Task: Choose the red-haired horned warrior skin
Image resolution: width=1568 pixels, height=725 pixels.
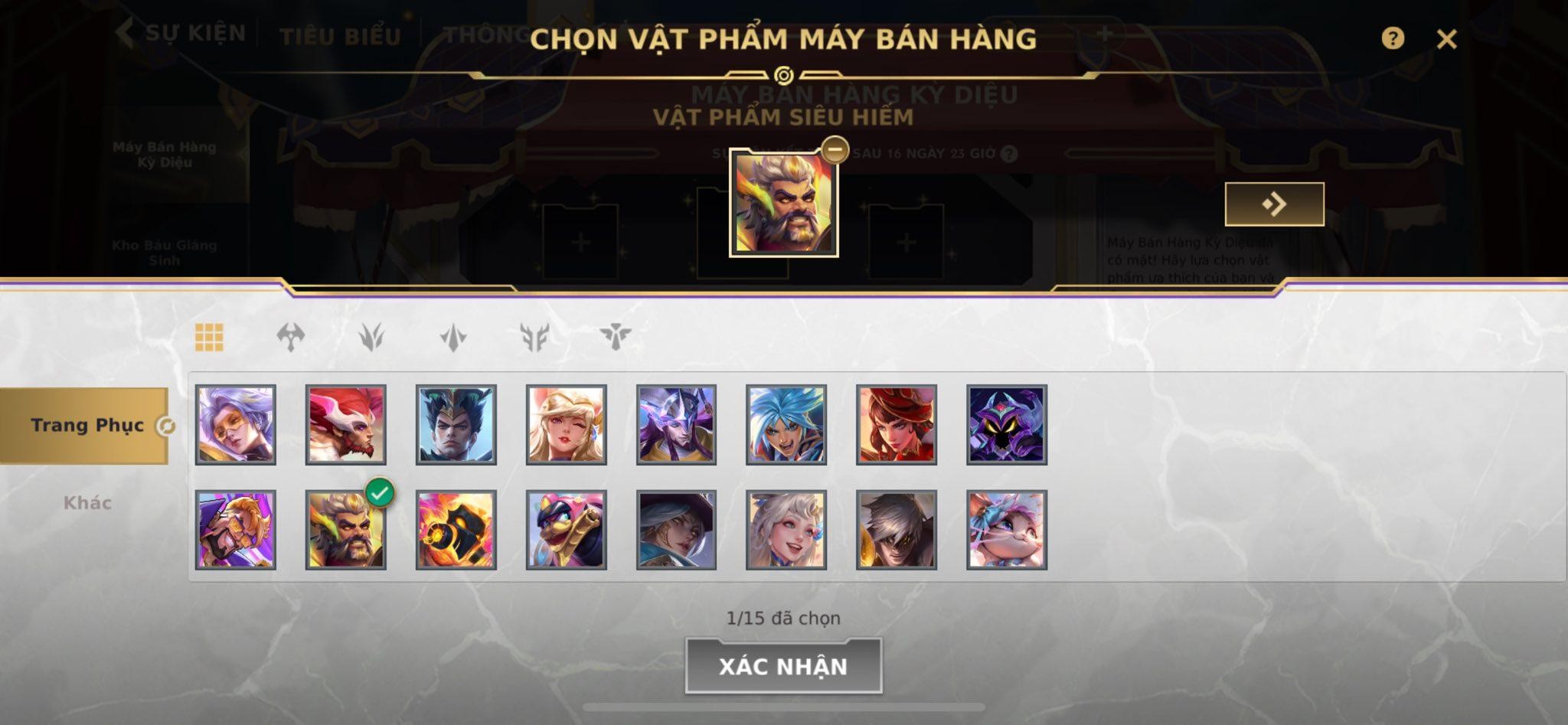Action: [x=345, y=425]
